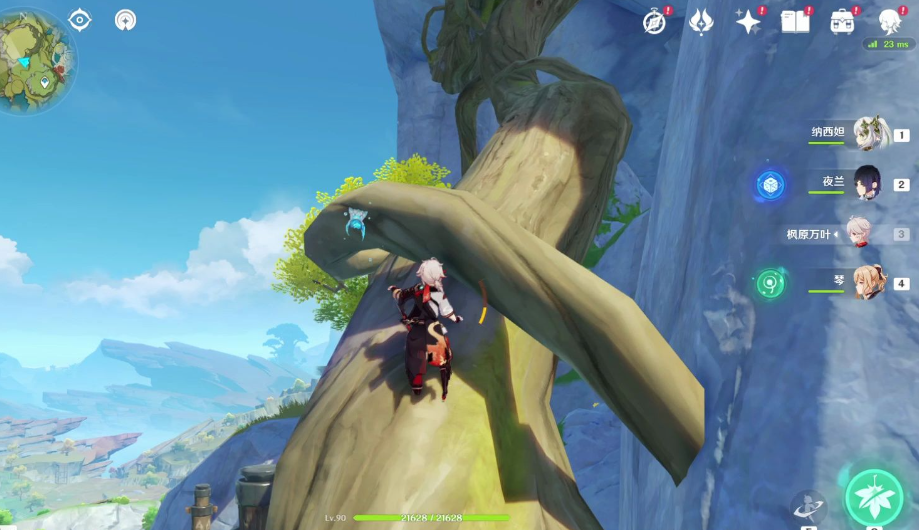The height and width of the screenshot is (530, 919).
Task: Open the backpack inventory
Action: (x=842, y=22)
